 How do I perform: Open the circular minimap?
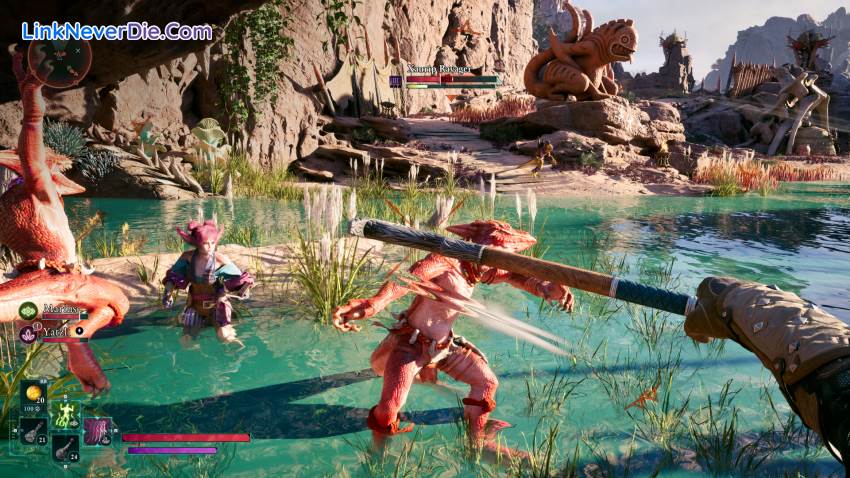click(59, 60)
